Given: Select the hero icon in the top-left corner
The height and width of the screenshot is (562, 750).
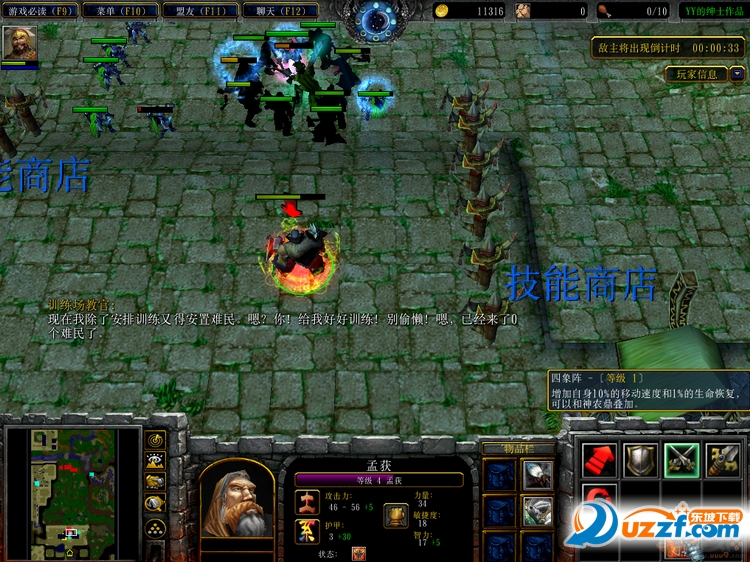Looking at the screenshot, I should pos(19,43).
